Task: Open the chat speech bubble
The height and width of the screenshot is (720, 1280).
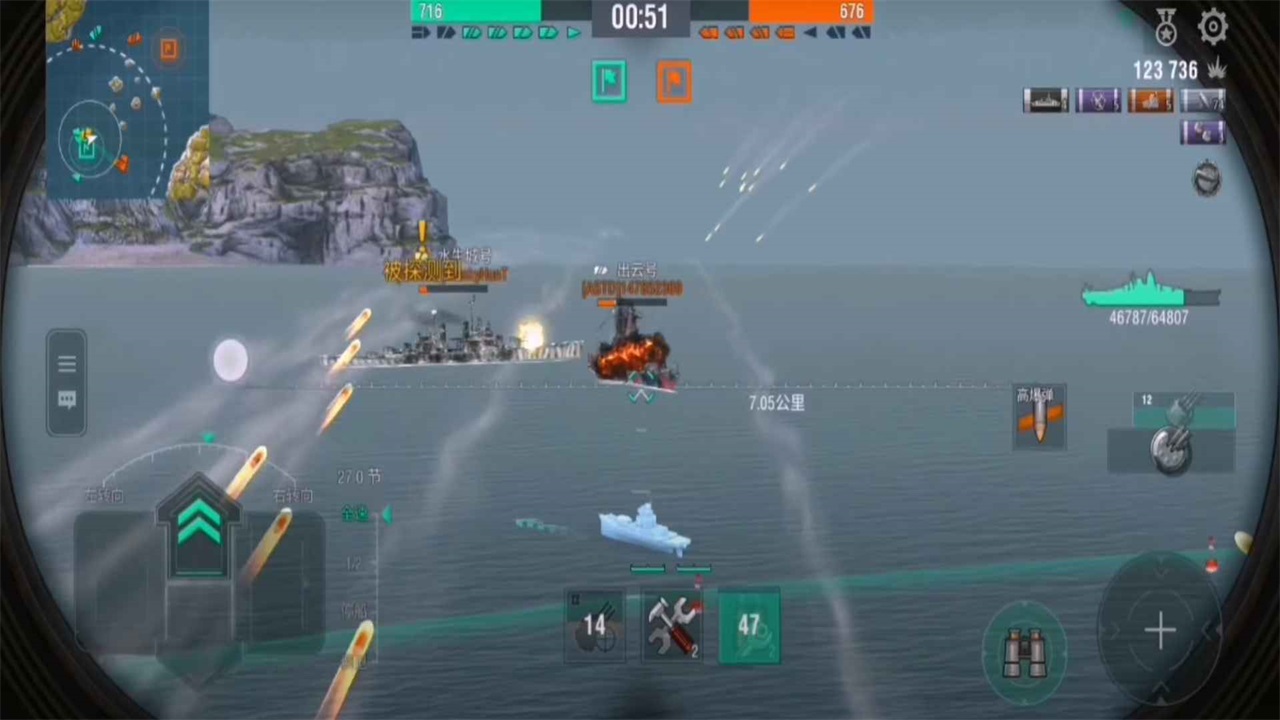Action: point(67,400)
